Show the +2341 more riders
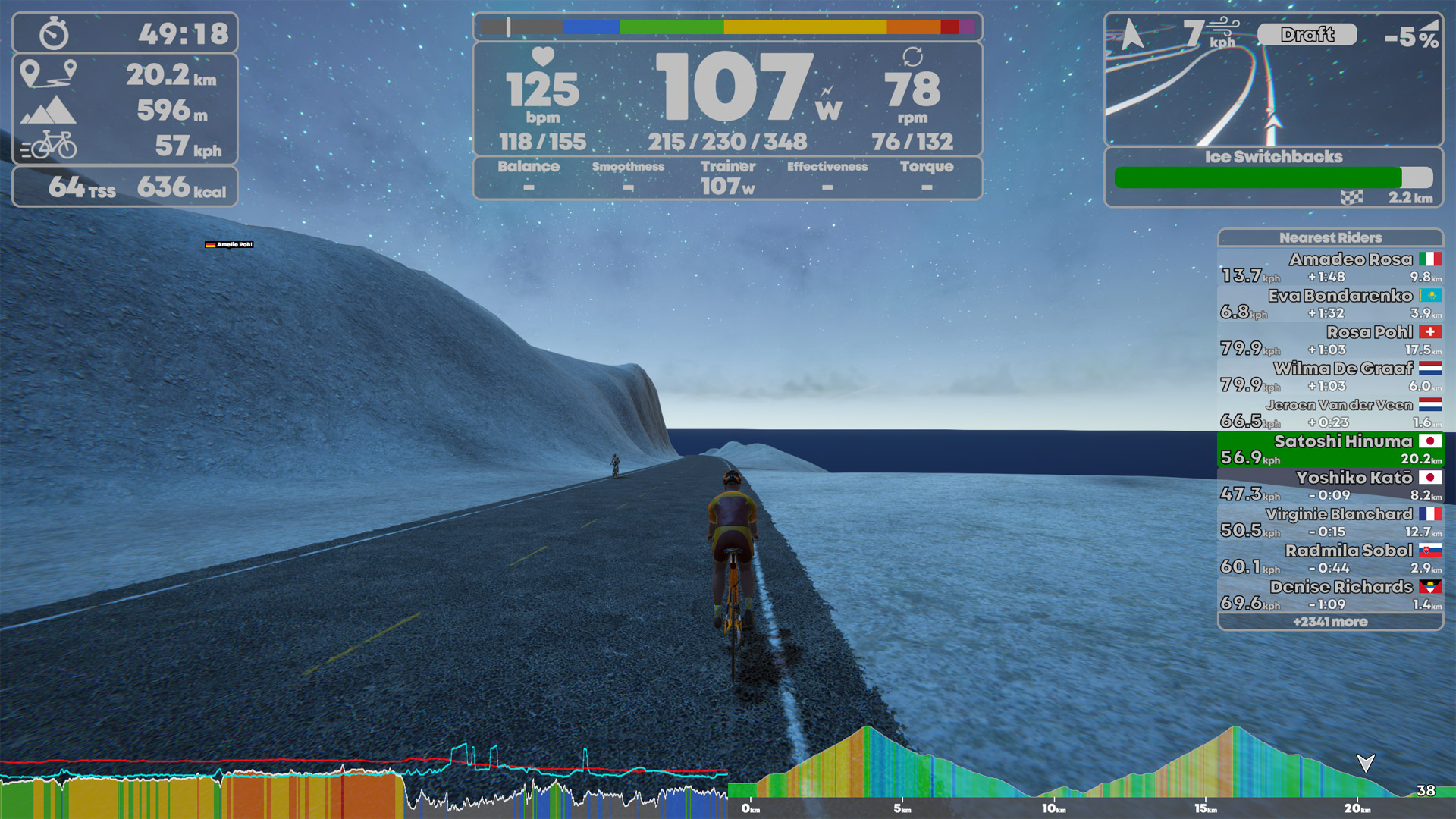The image size is (1456, 819). coord(1330,622)
